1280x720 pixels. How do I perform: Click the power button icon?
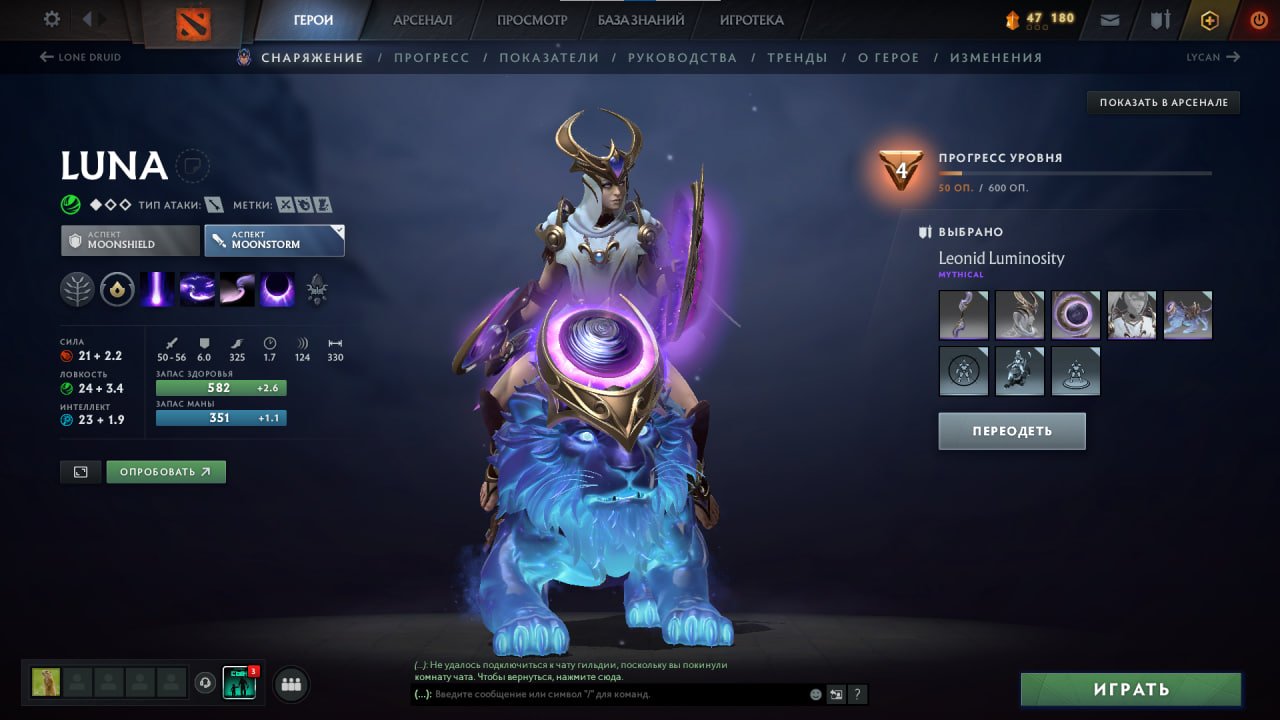[1258, 19]
